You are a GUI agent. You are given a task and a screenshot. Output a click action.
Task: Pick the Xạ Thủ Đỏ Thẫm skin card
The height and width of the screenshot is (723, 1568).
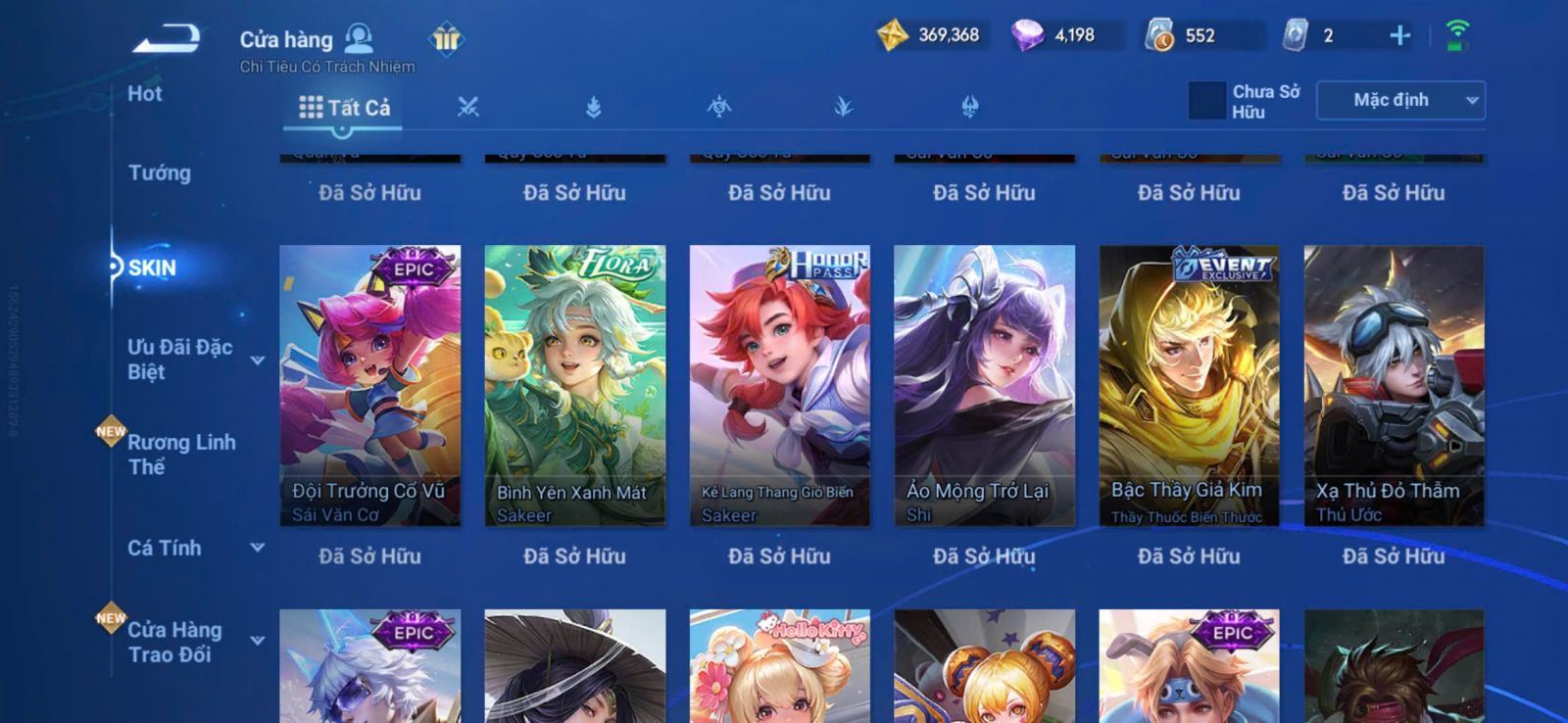[x=1394, y=385]
